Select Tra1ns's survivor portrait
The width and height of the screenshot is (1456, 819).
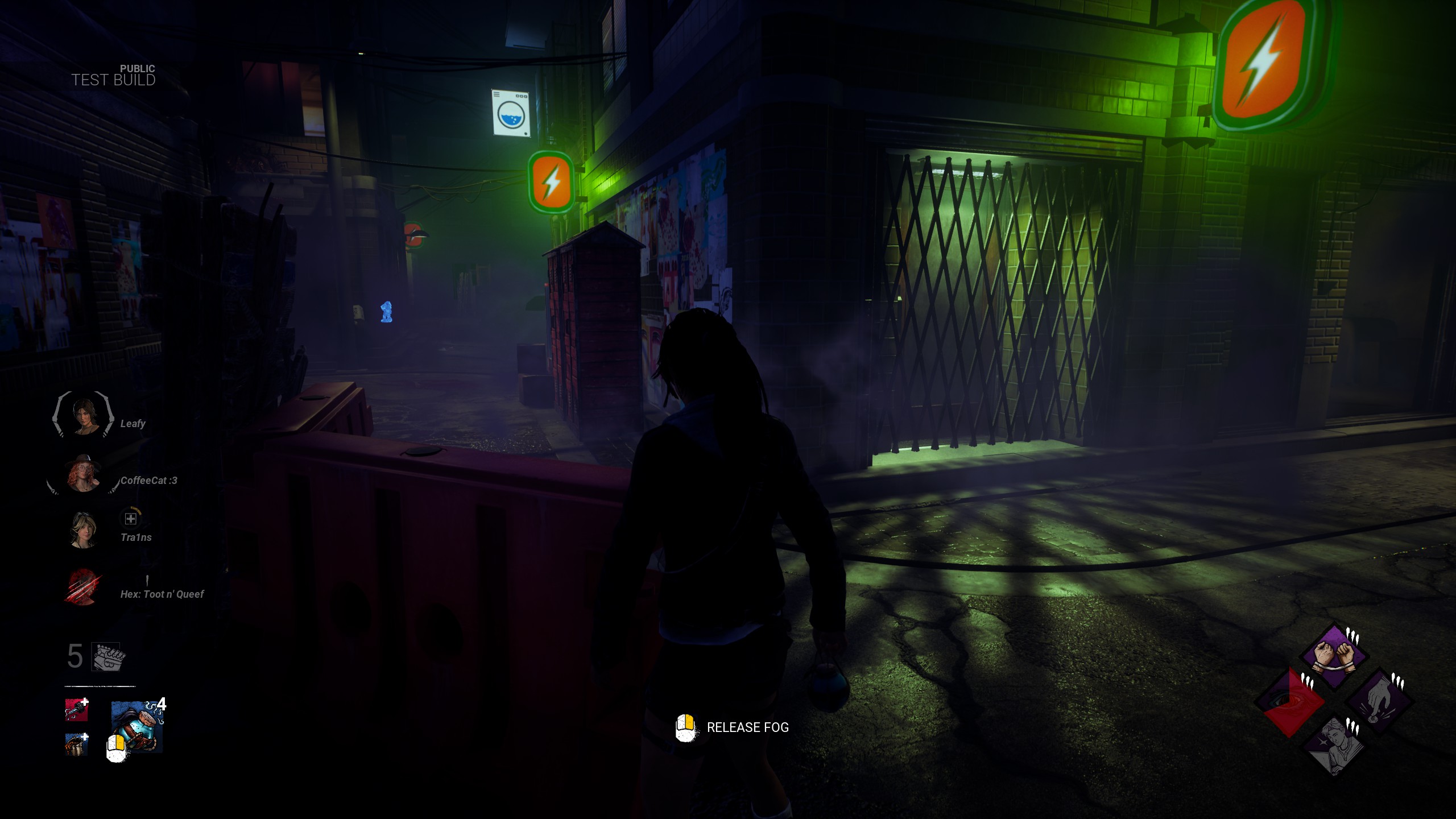tap(83, 530)
